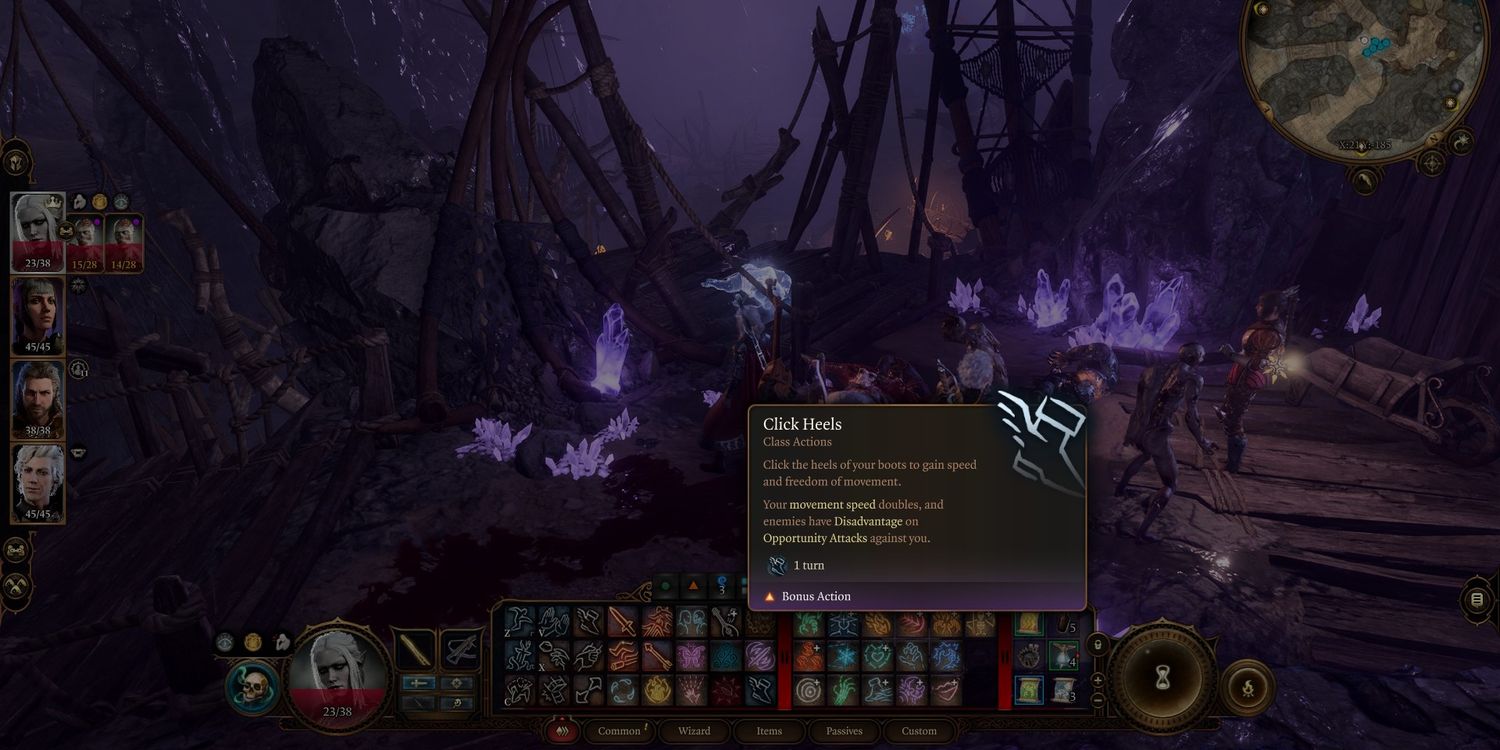Choose the bearded companion portrait with 38/38 HP
The width and height of the screenshot is (1500, 750).
click(38, 398)
